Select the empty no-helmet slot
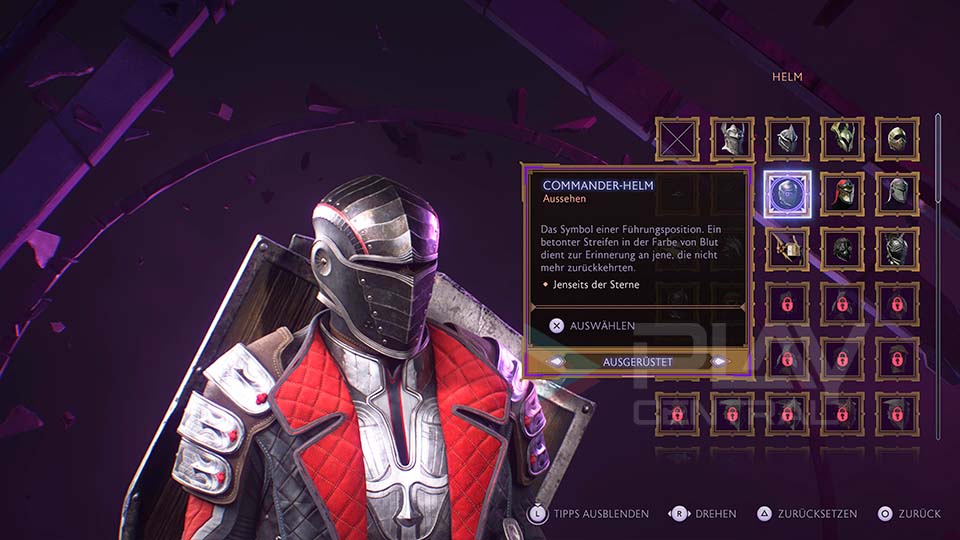Screen dimensions: 960x540 (678, 139)
